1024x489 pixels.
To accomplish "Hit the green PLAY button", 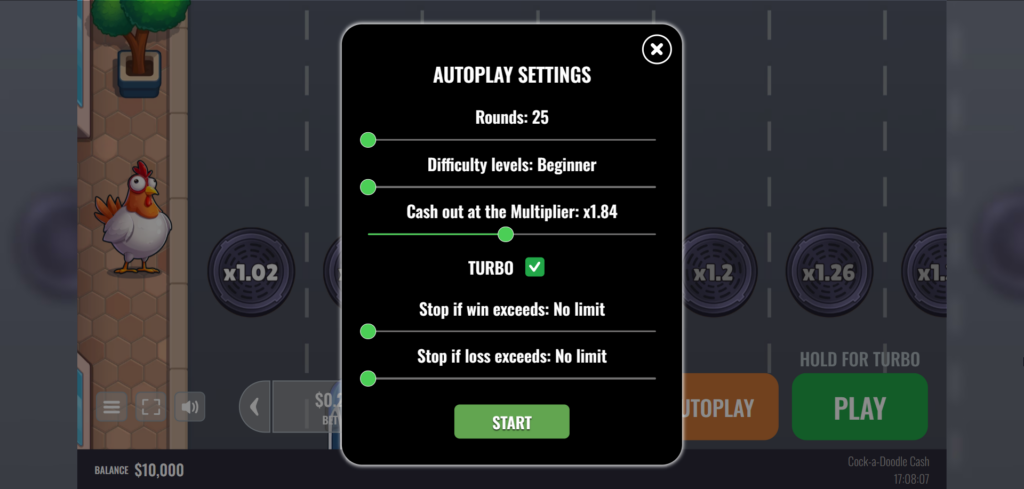I will coord(859,407).
